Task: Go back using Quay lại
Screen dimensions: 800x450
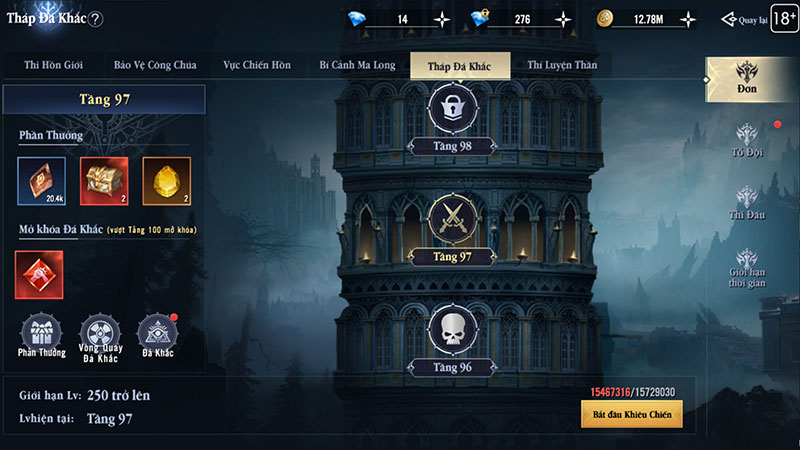Action: [743, 19]
